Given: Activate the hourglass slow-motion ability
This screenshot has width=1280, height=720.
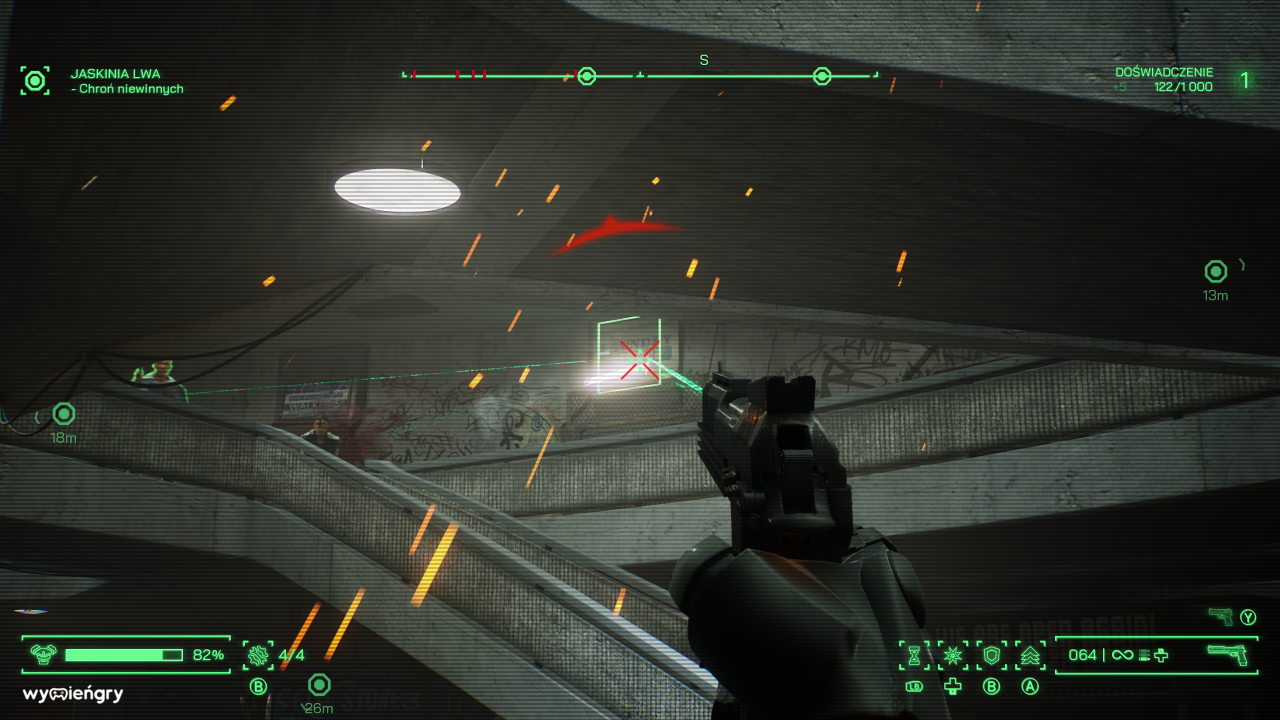Looking at the screenshot, I should click(914, 656).
